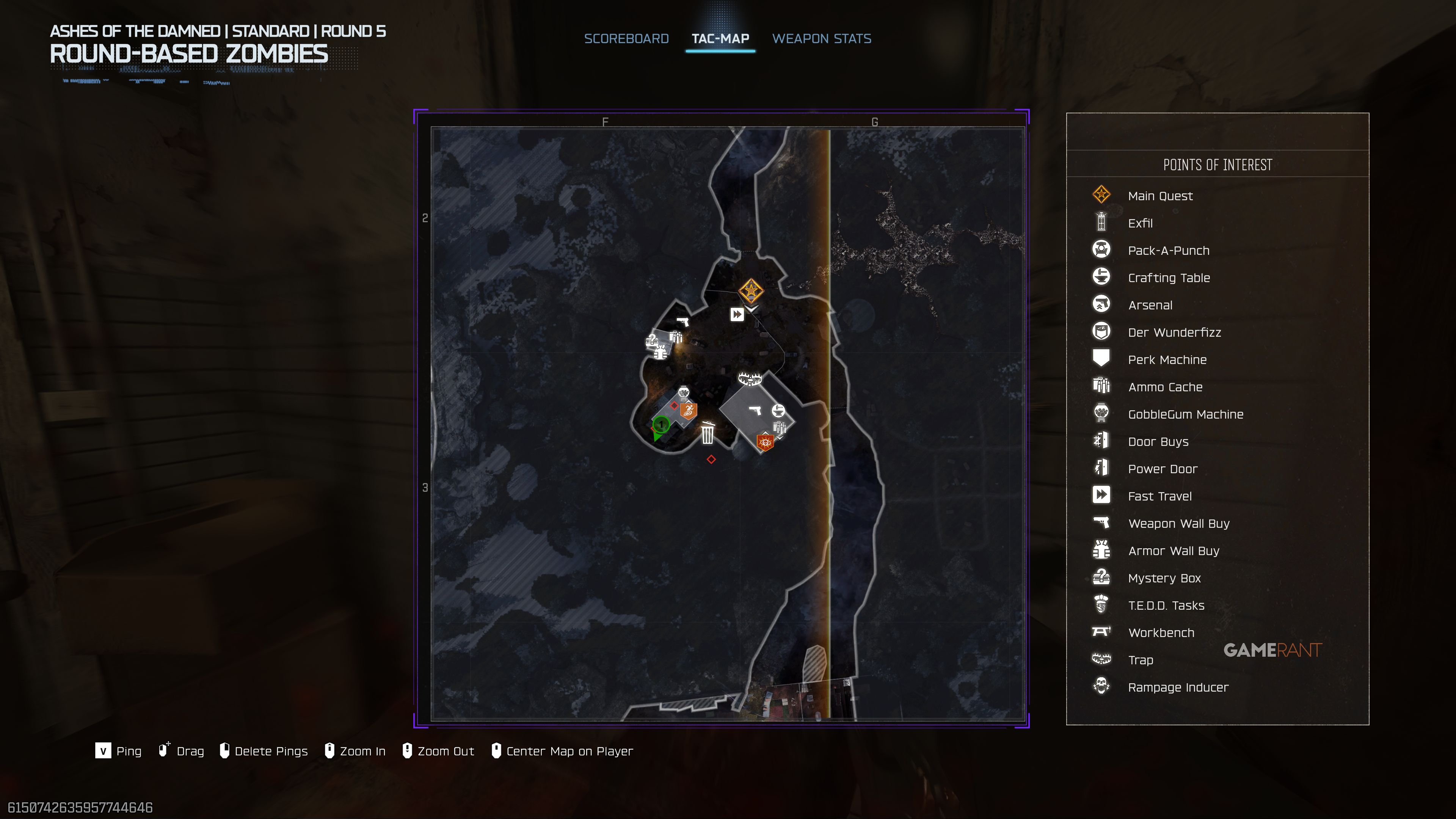Select the Armor Wall Buy marker on the map

click(x=660, y=353)
